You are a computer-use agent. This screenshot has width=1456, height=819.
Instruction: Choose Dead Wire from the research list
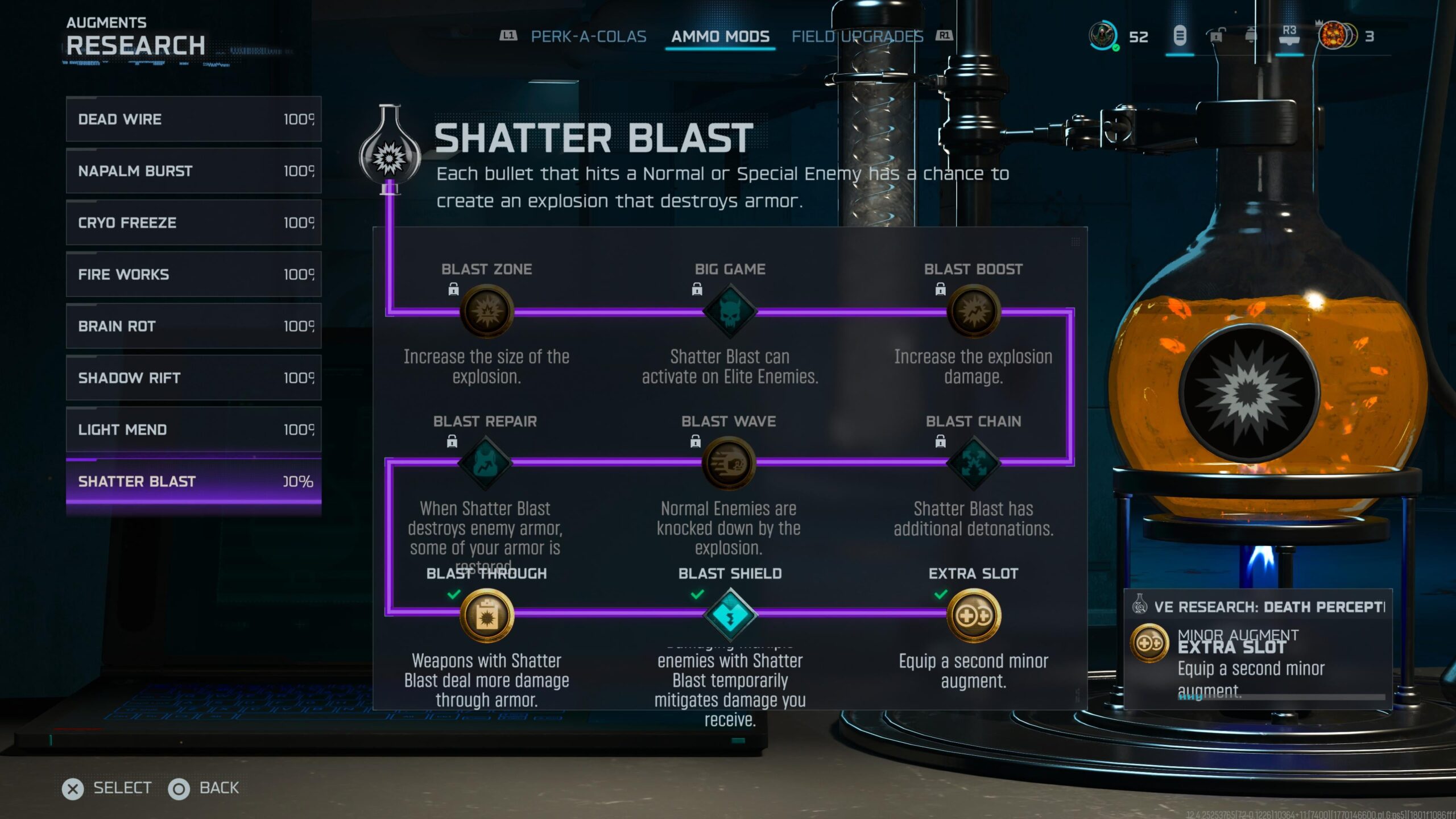pos(193,119)
